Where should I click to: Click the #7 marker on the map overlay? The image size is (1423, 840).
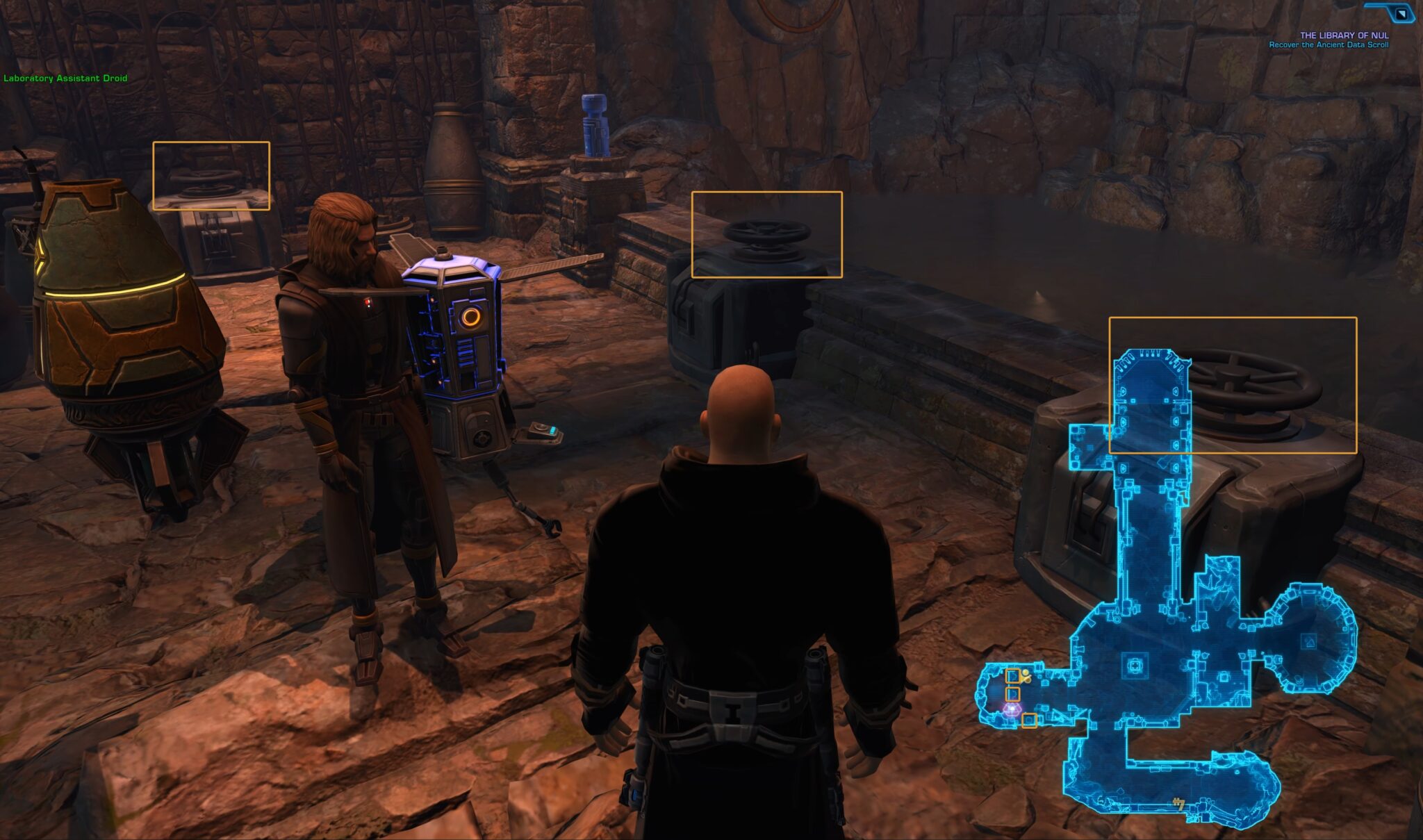coord(1179,804)
